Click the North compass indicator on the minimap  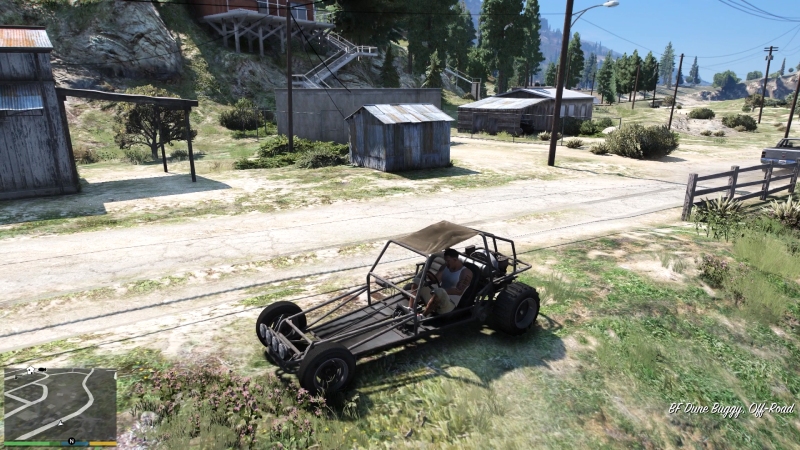click(71, 440)
